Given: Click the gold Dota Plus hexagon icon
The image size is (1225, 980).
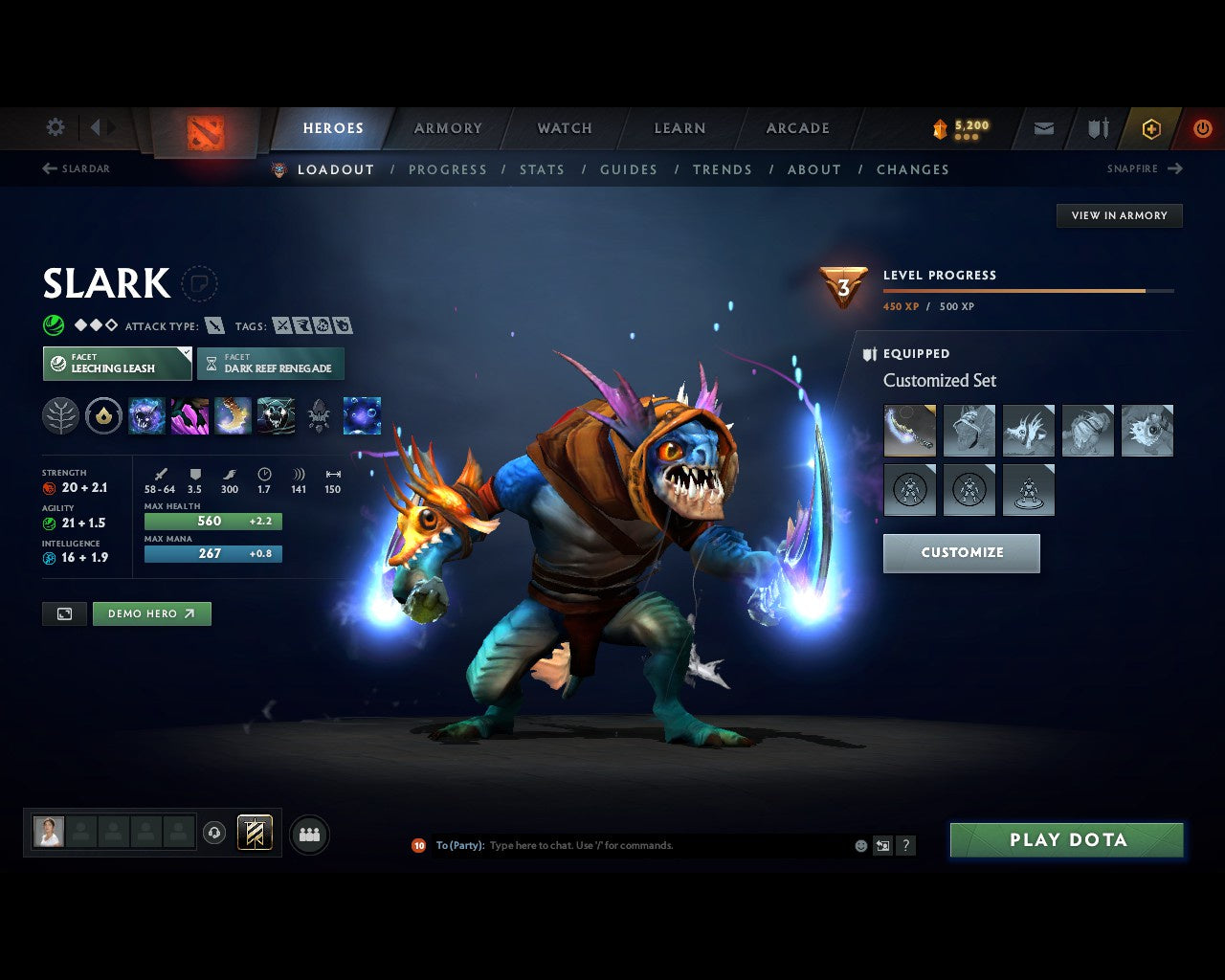Looking at the screenshot, I should click(x=1151, y=127).
